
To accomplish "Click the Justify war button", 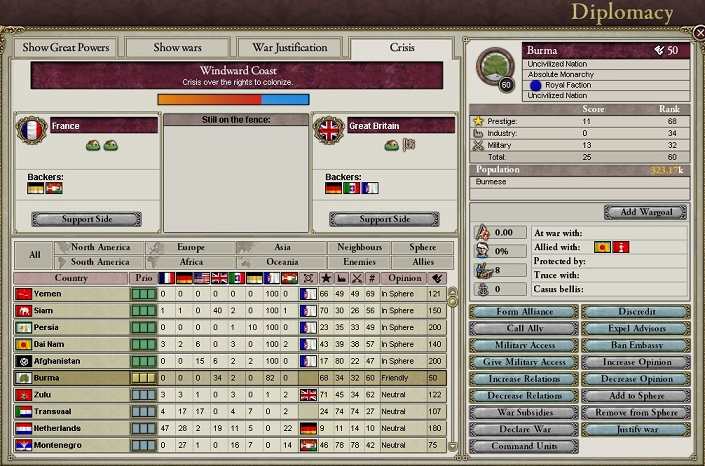I will coord(635,430).
